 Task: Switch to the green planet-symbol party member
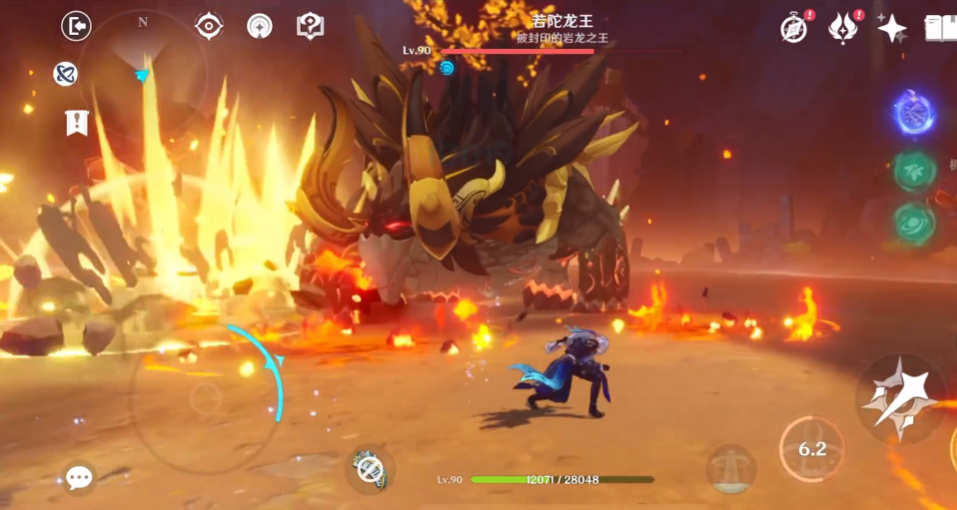[914, 222]
